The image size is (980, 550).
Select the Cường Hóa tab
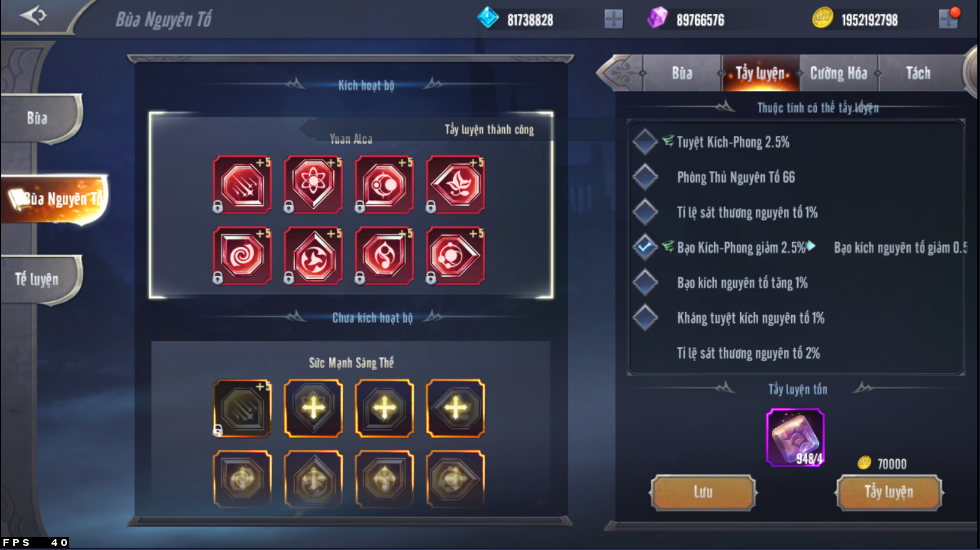click(x=838, y=73)
